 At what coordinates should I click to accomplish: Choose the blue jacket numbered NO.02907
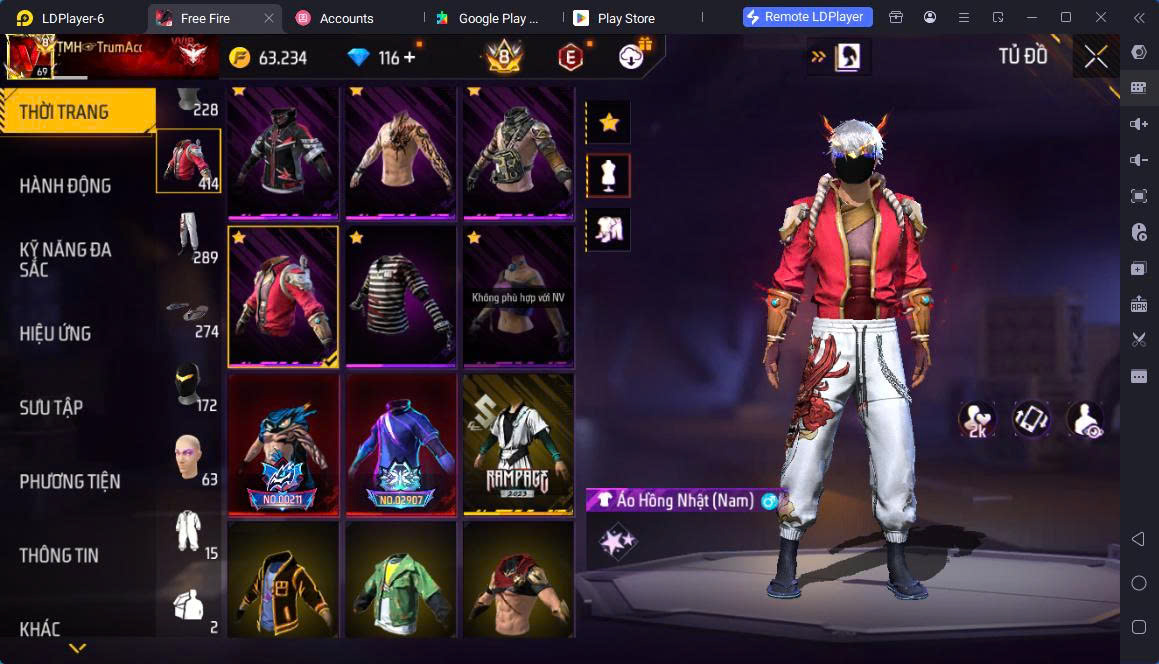(400, 444)
